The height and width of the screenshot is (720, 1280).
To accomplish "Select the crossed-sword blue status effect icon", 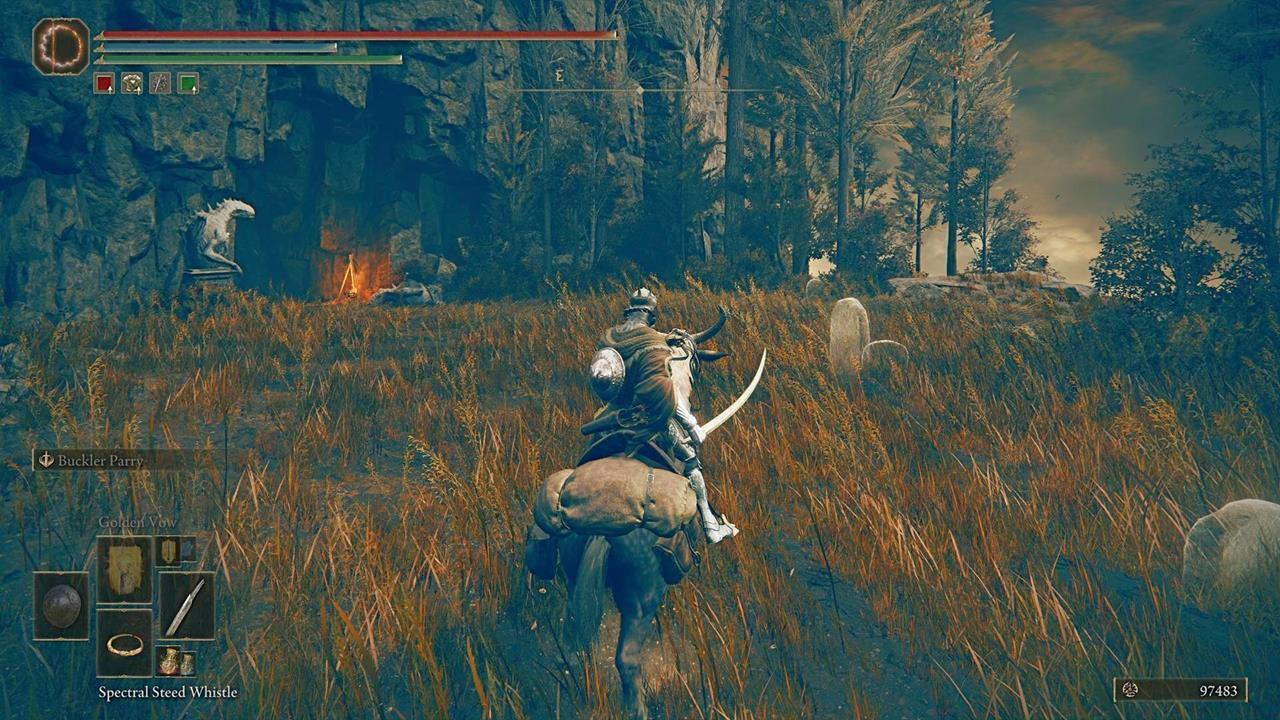I will [x=158, y=83].
